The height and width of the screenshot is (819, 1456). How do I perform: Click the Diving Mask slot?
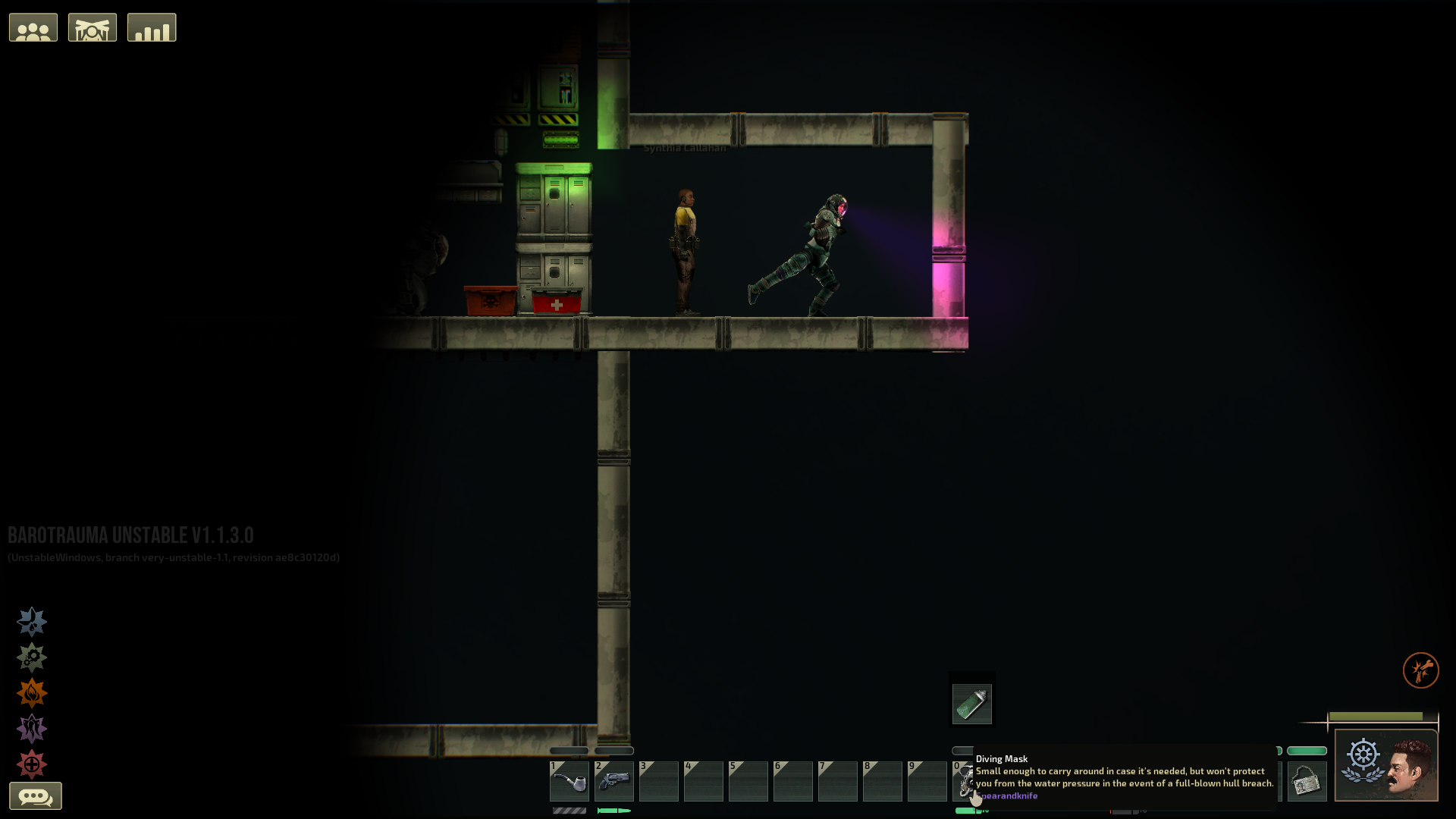click(963, 781)
